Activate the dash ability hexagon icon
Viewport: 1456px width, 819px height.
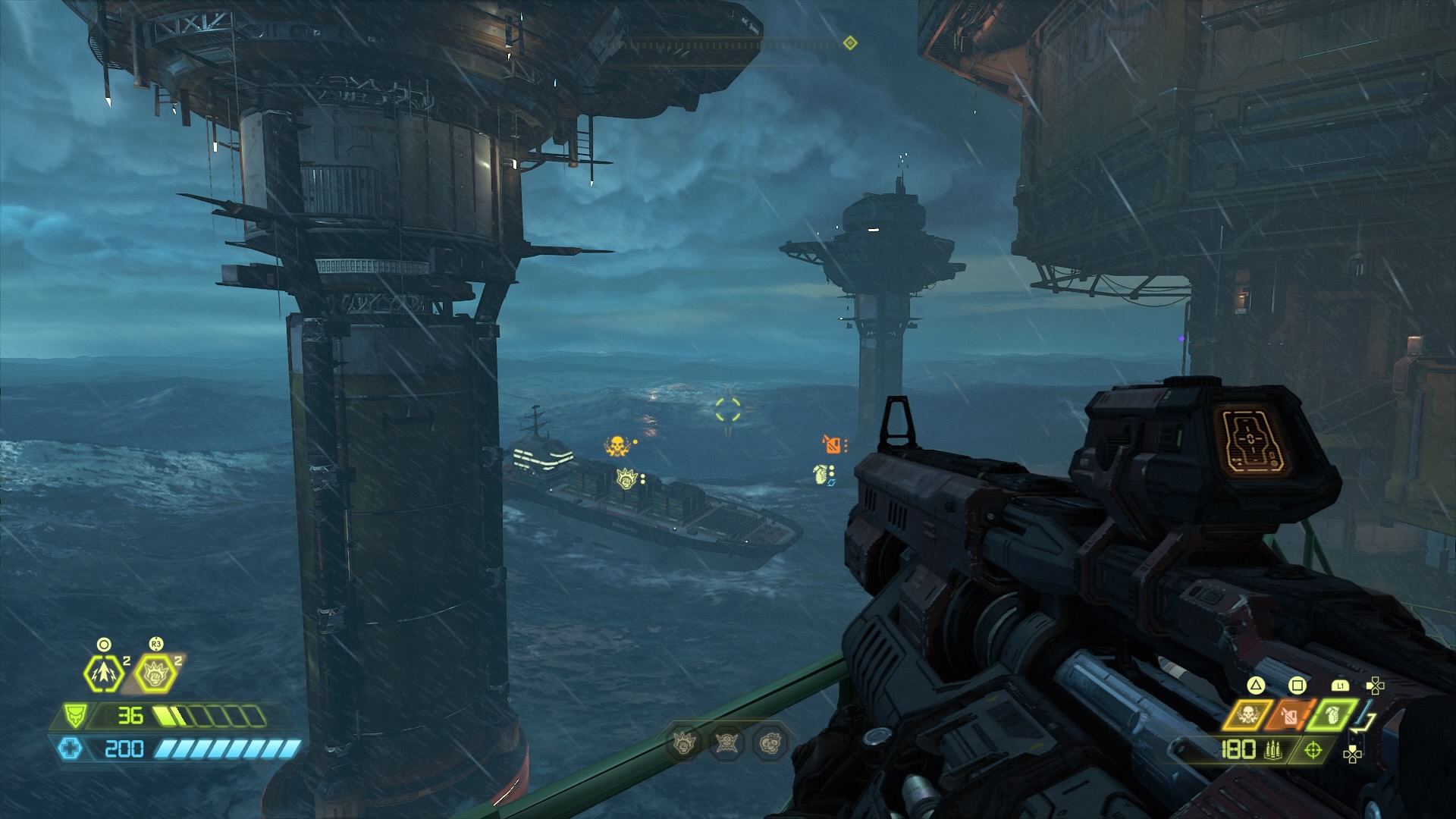point(101,673)
